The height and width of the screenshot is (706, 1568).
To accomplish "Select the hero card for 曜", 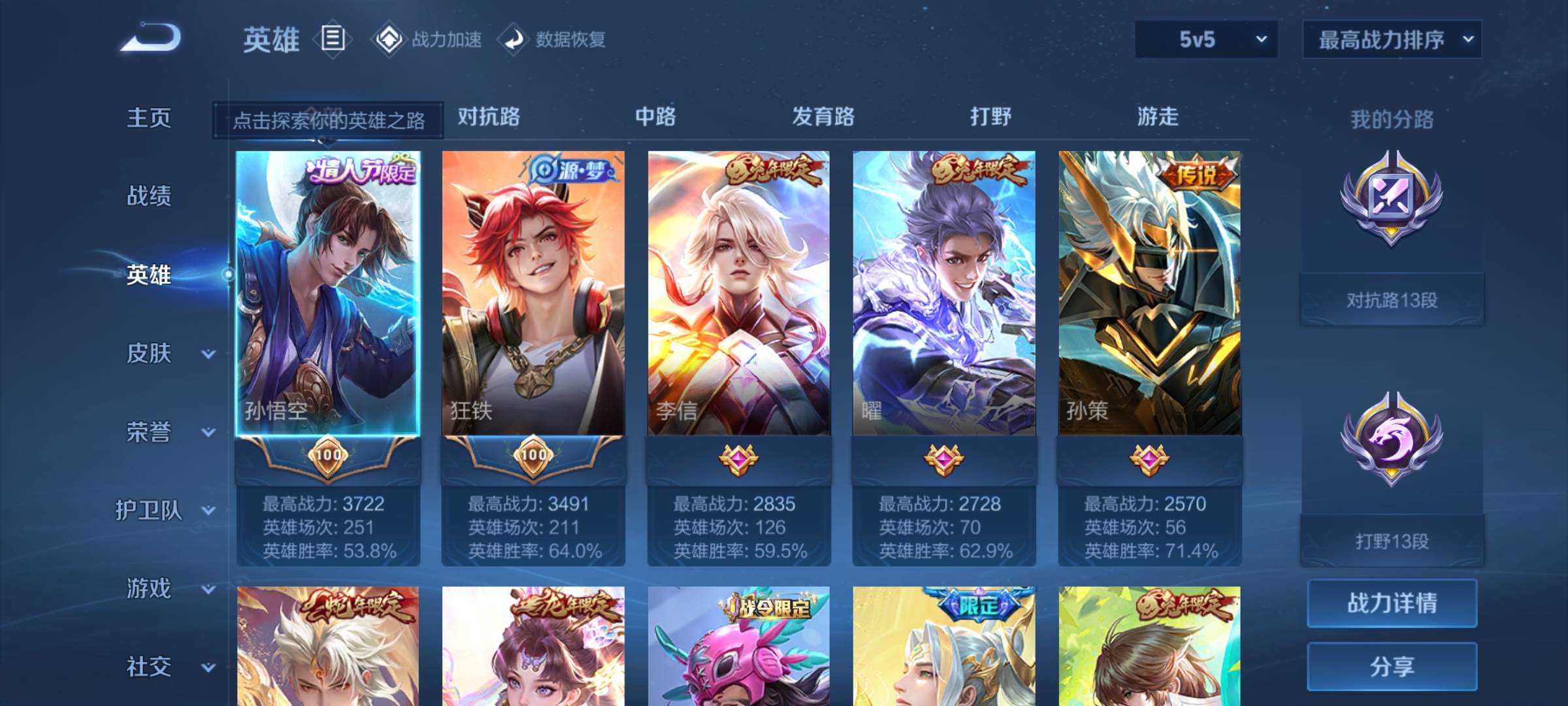I will [945, 294].
